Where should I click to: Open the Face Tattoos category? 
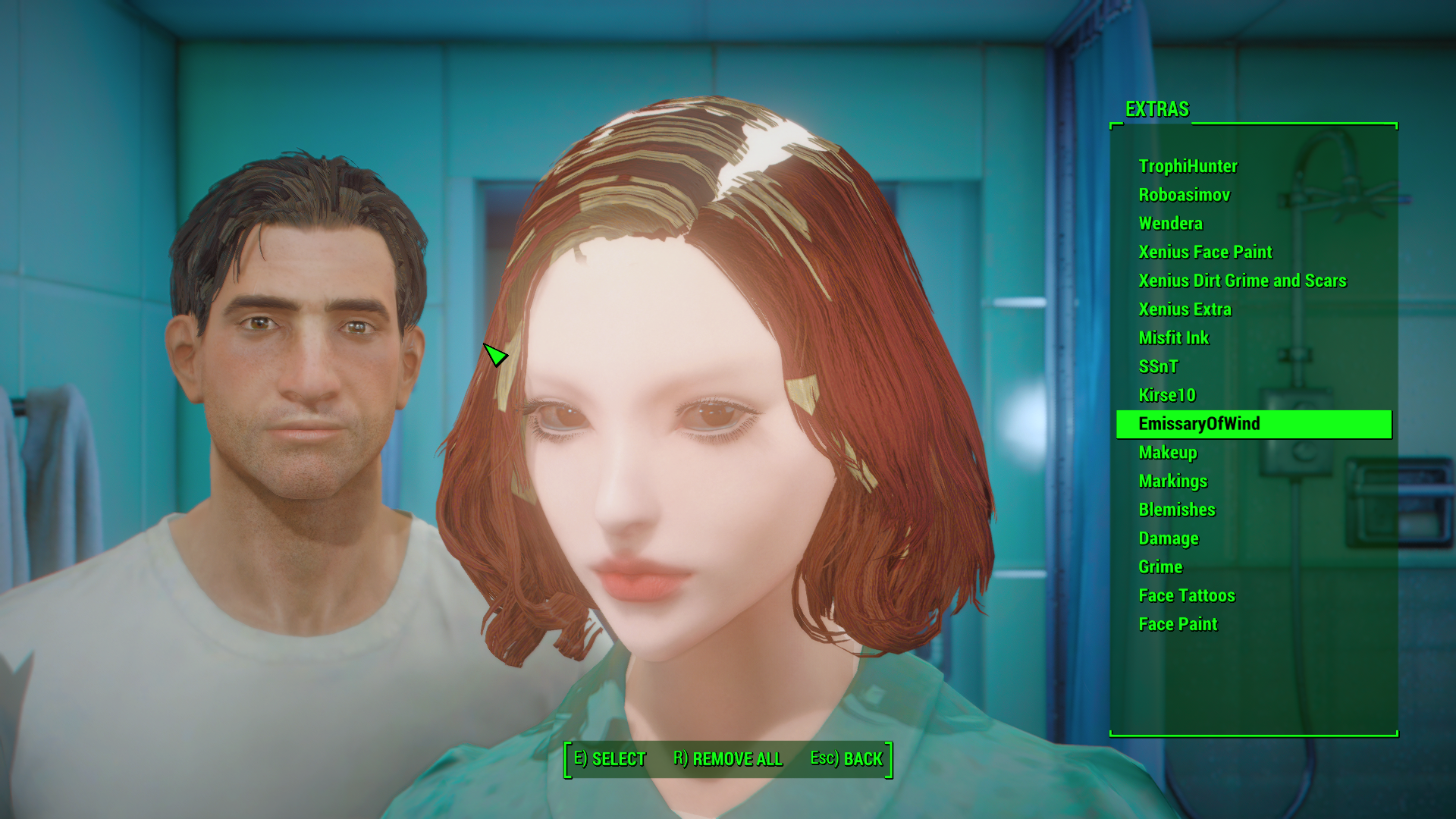pos(1185,595)
